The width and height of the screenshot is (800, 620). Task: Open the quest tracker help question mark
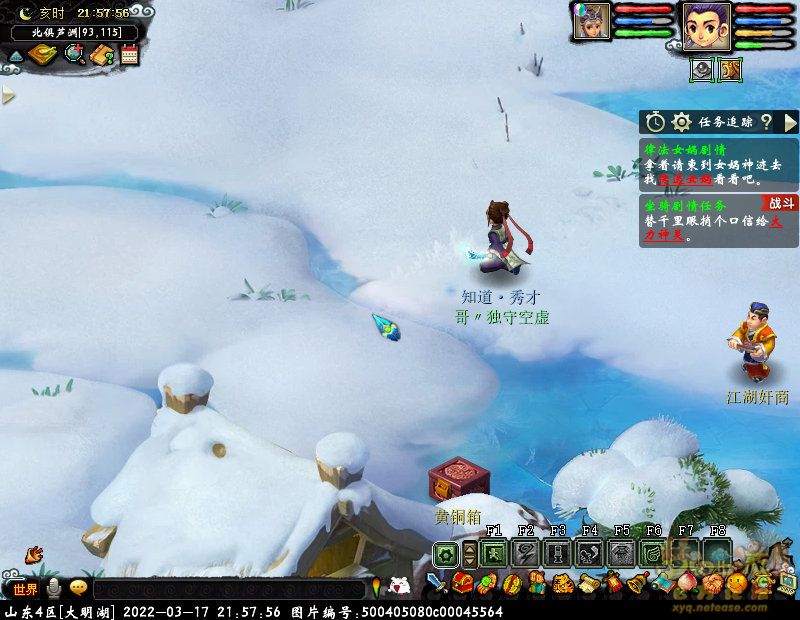pyautogui.click(x=766, y=122)
